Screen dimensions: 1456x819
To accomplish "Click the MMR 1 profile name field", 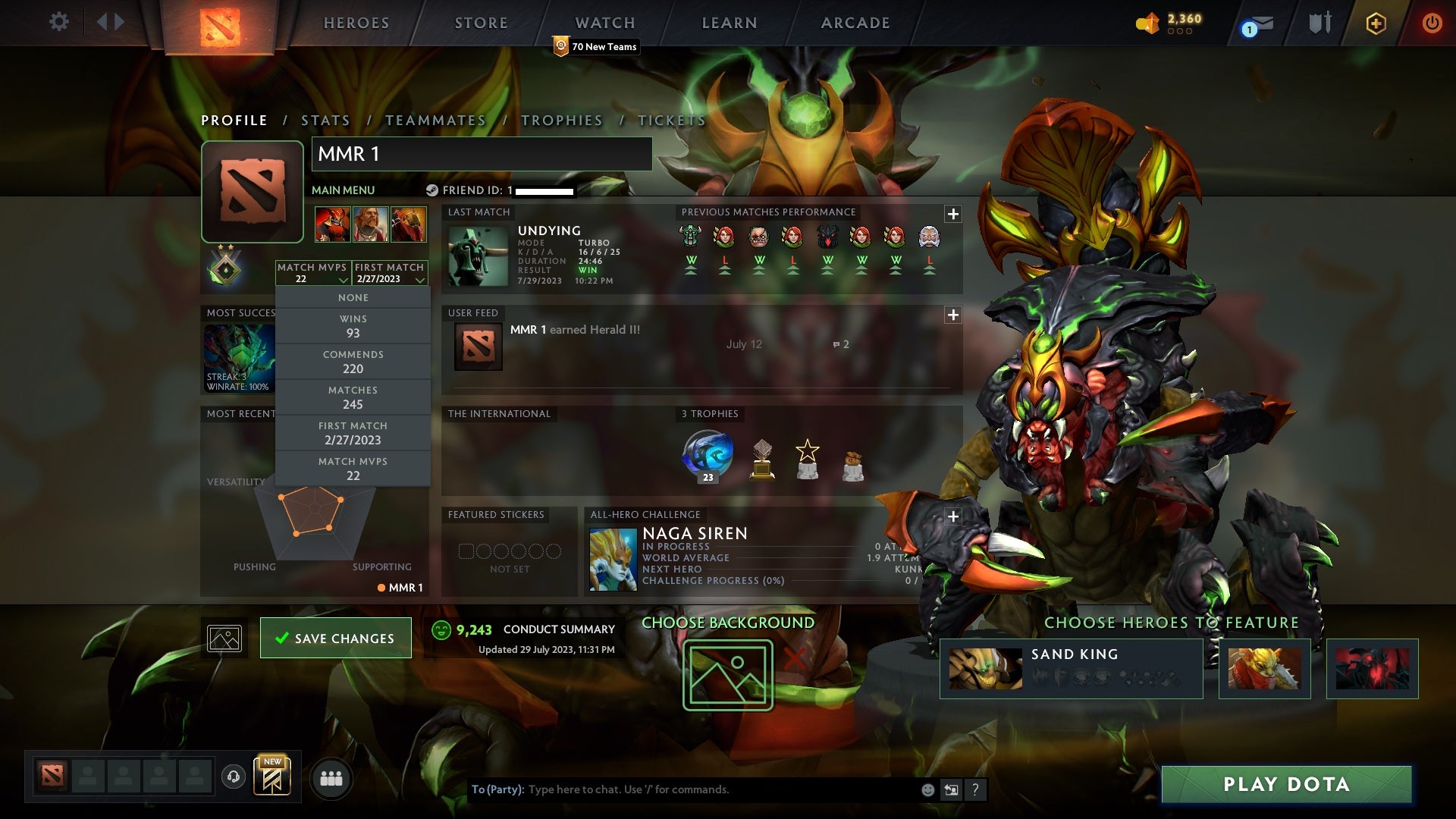I will click(x=483, y=154).
